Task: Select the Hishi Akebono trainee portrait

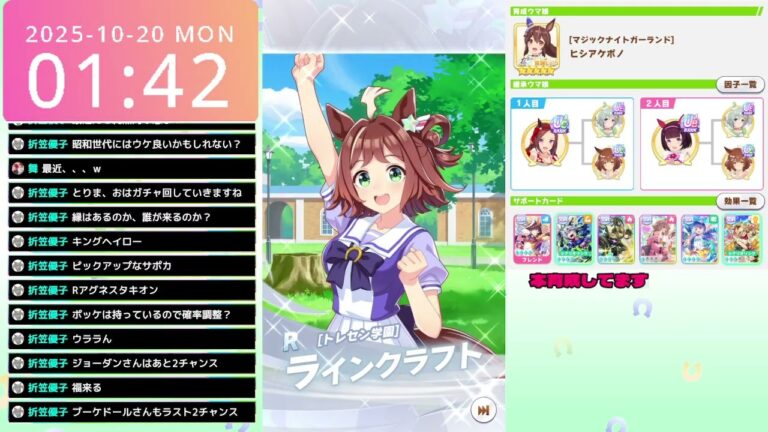Action: click(x=534, y=46)
